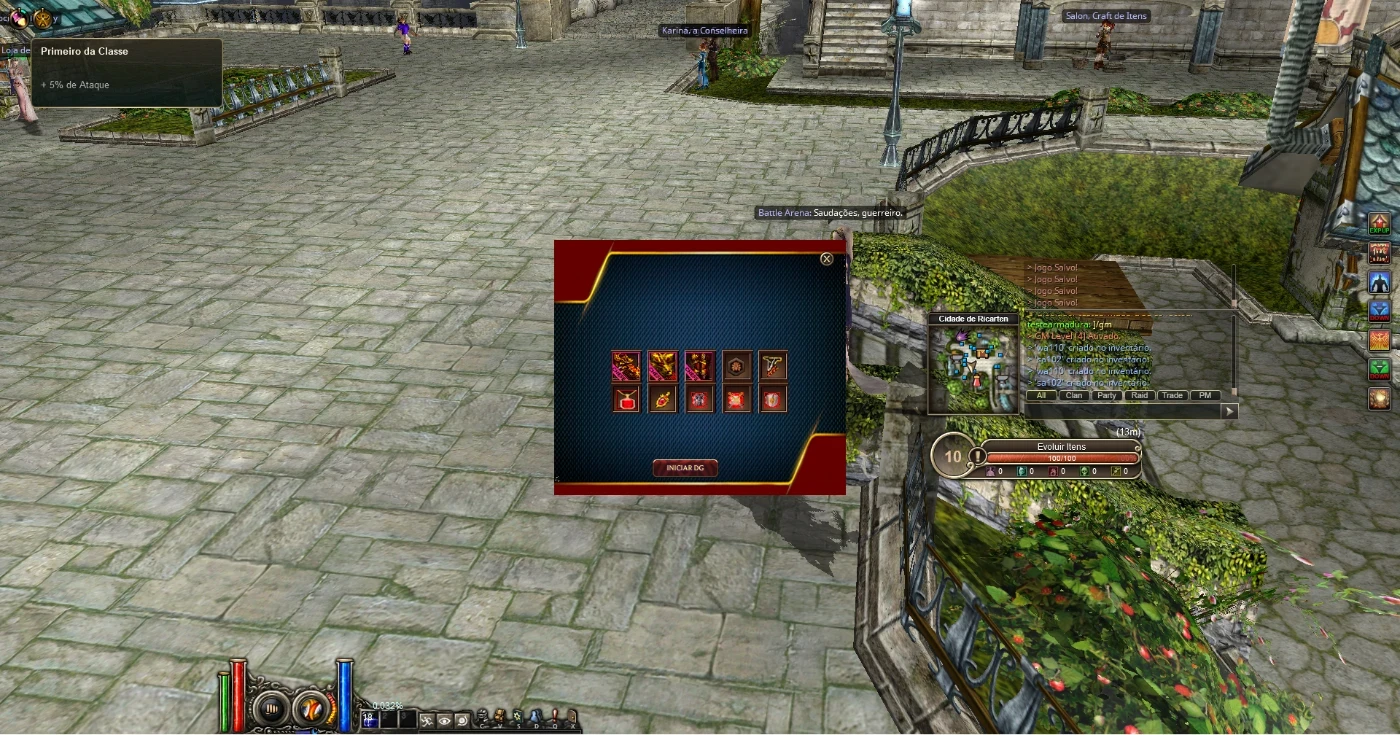Toggle the eye view button
The height and width of the screenshot is (735, 1400).
(x=444, y=720)
